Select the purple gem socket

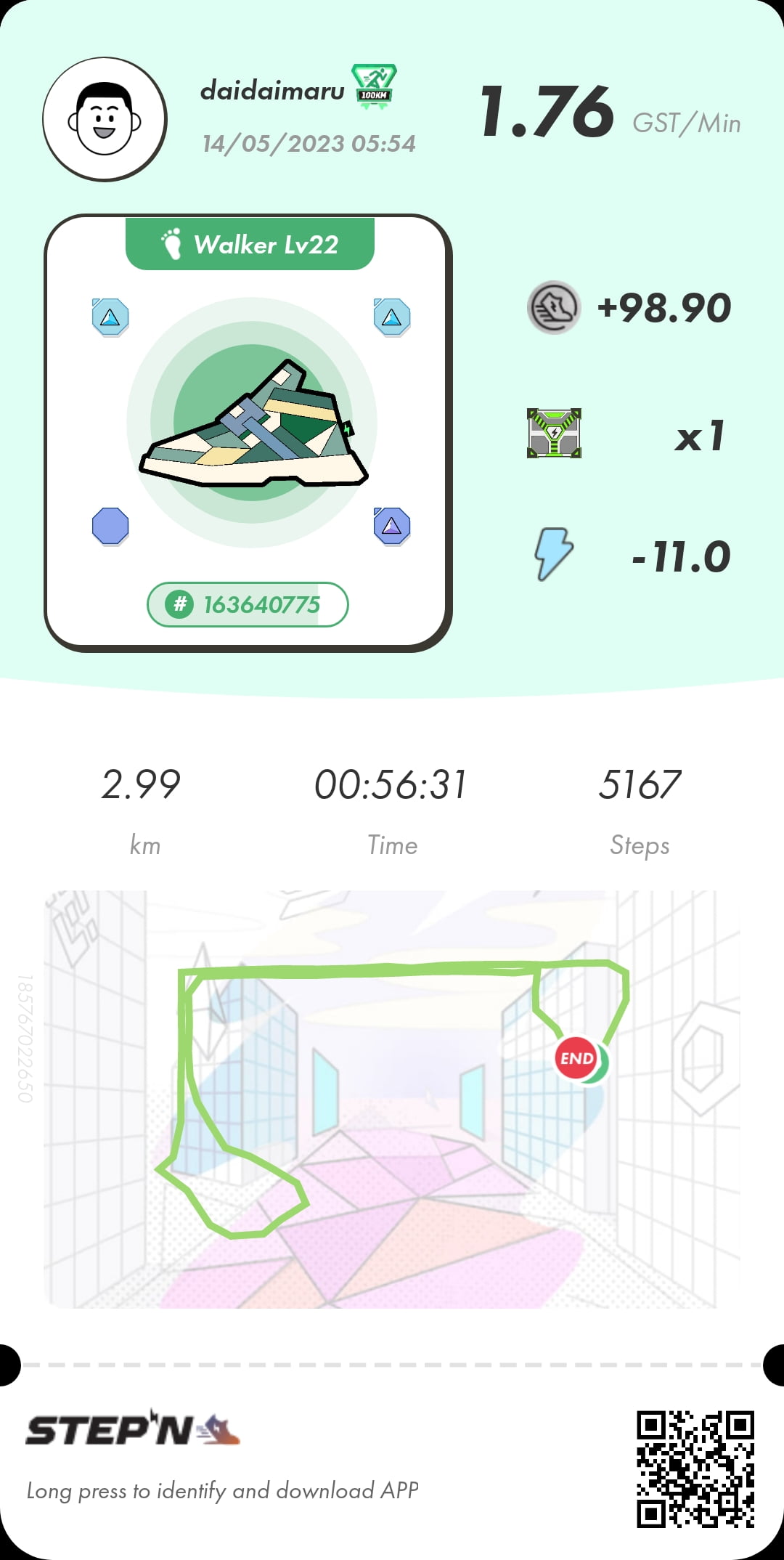coord(392,527)
